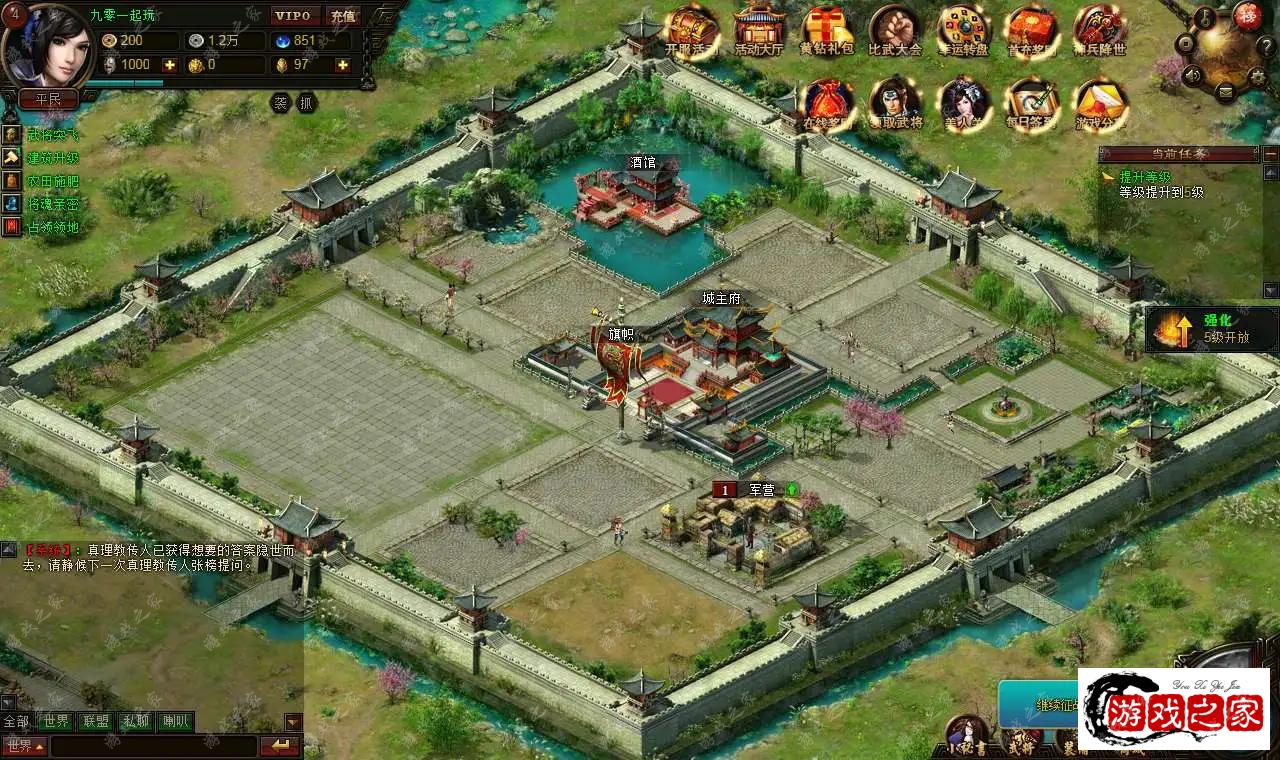Open the 黄钻礼包 gift pack icon

[x=827, y=28]
